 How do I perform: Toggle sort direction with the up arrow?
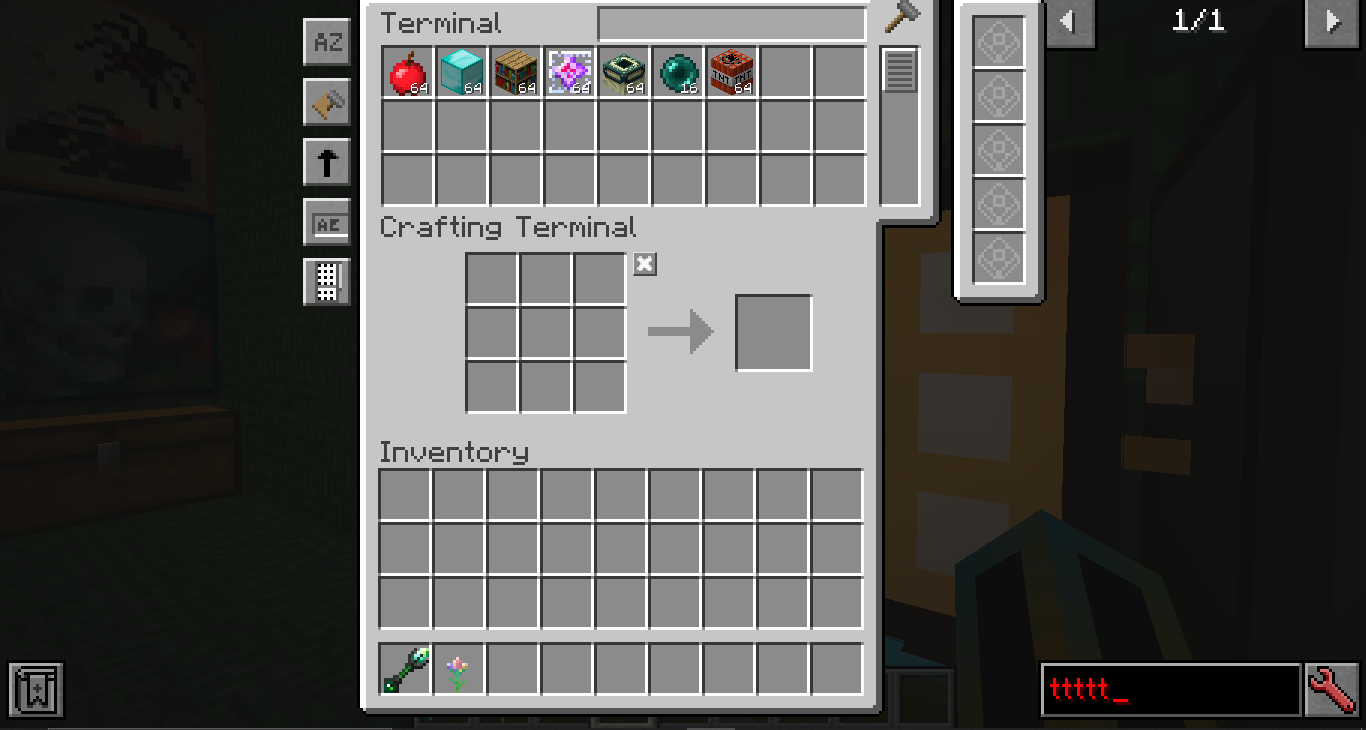pyautogui.click(x=327, y=162)
